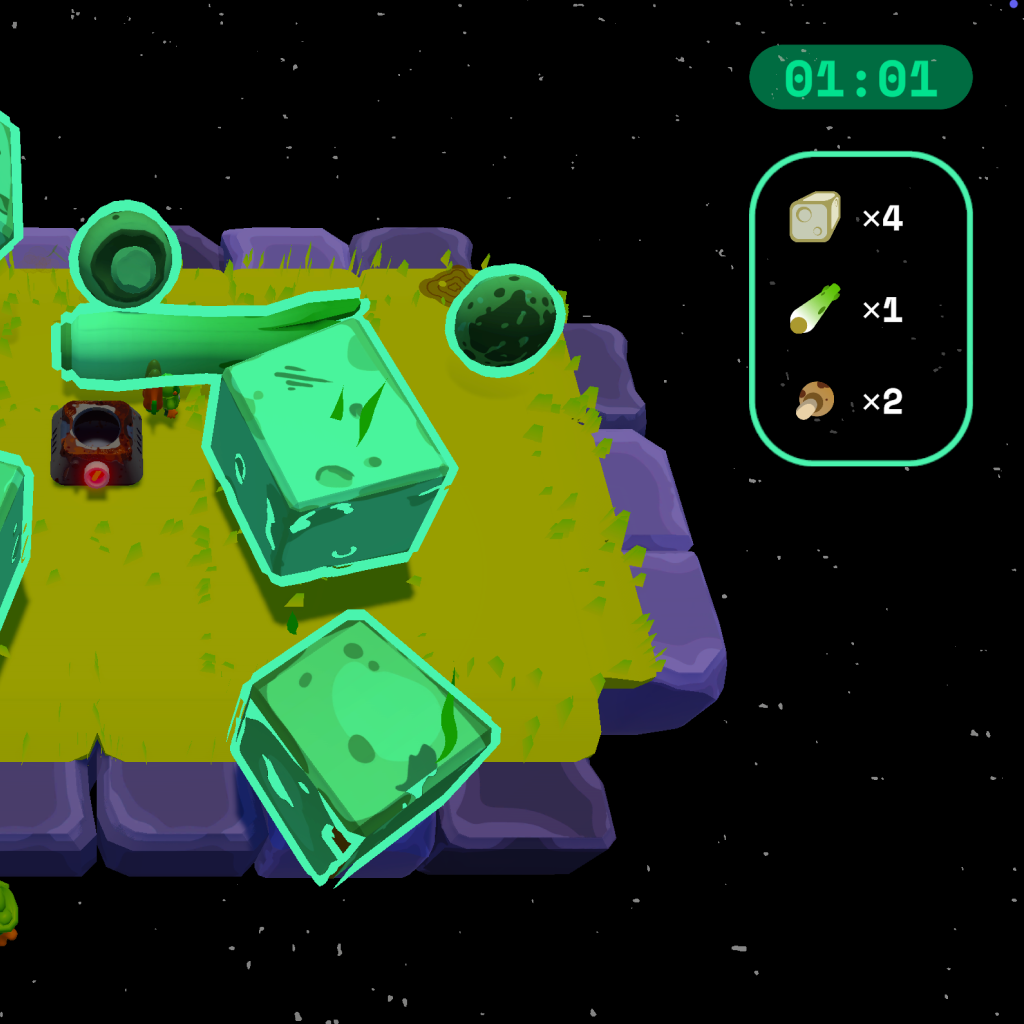1024x1024 pixels.
Task: Click the leek ingredient icon
Action: [x=814, y=309]
